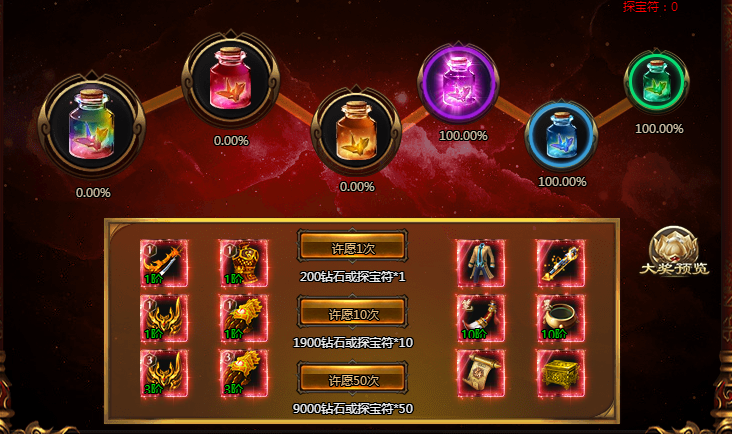Select the blue crane bottle
732x434 pixels.
point(561,136)
